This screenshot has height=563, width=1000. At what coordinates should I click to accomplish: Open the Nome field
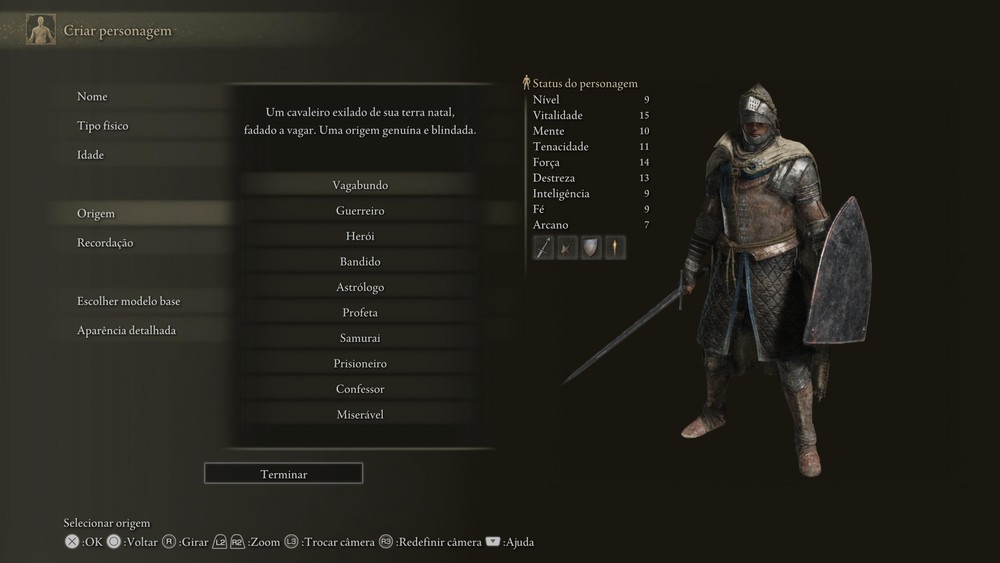point(92,97)
